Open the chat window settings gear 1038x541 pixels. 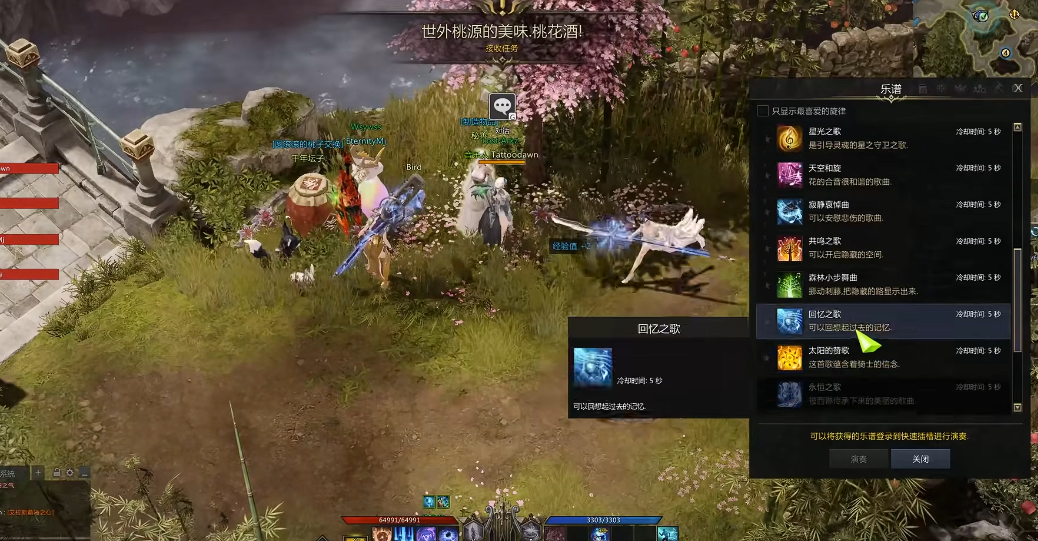[x=70, y=472]
